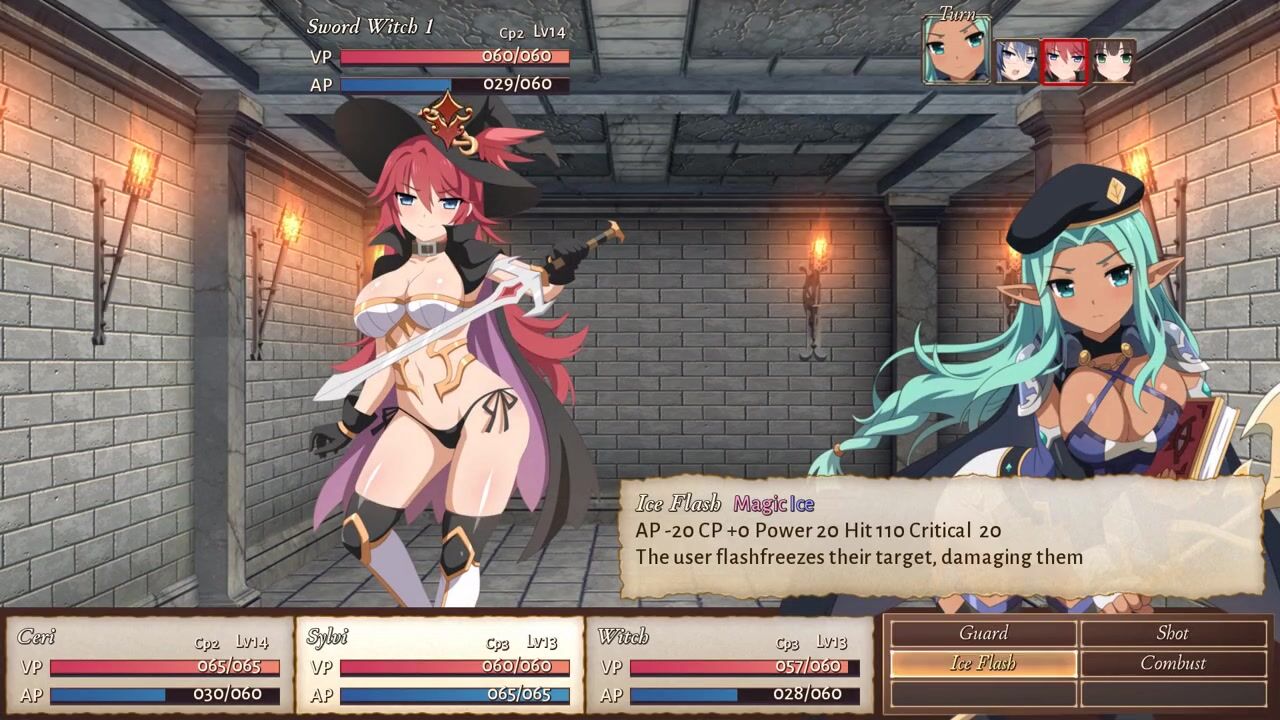This screenshot has height=720, width=1280.
Task: Click the red-haired witch turn portrait
Action: point(1064,61)
